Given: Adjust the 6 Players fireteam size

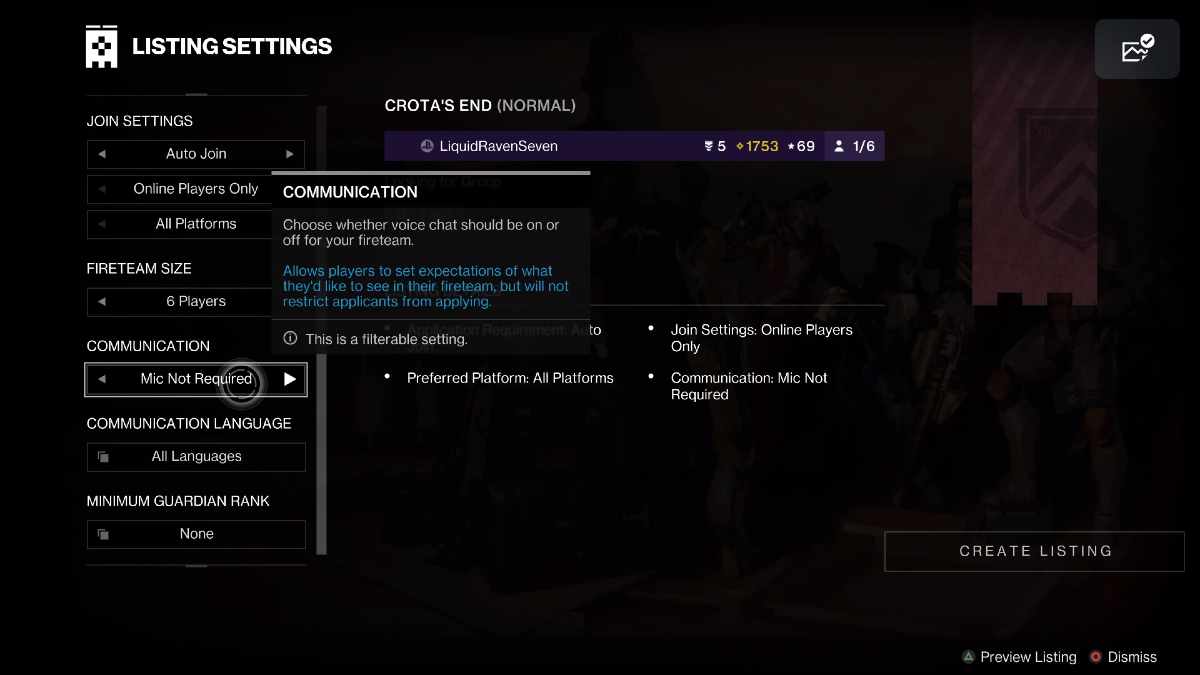Looking at the screenshot, I should coord(196,301).
